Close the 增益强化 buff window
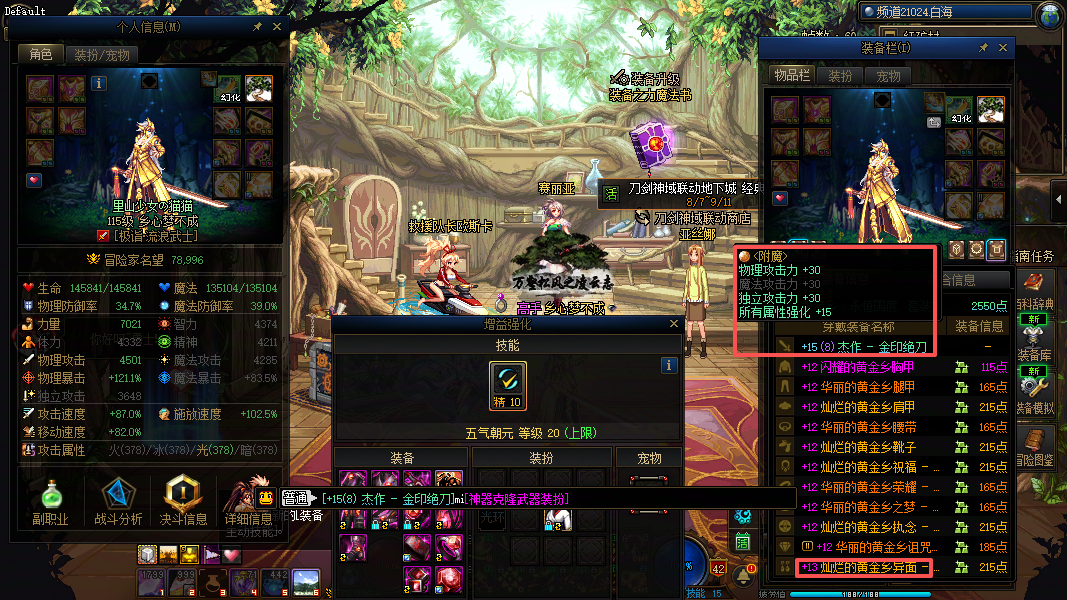 tap(674, 324)
